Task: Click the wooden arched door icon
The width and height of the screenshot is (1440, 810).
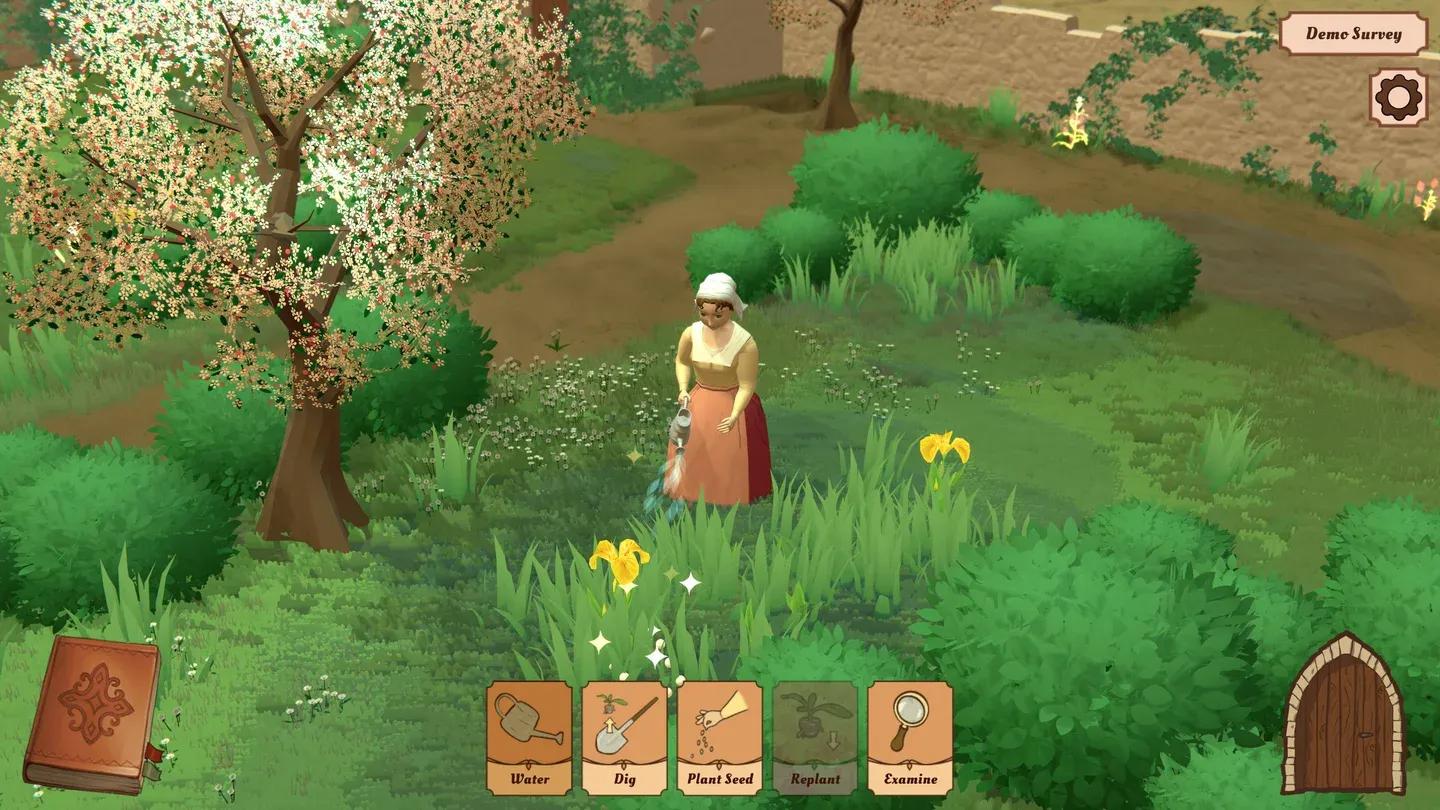Action: (1343, 715)
